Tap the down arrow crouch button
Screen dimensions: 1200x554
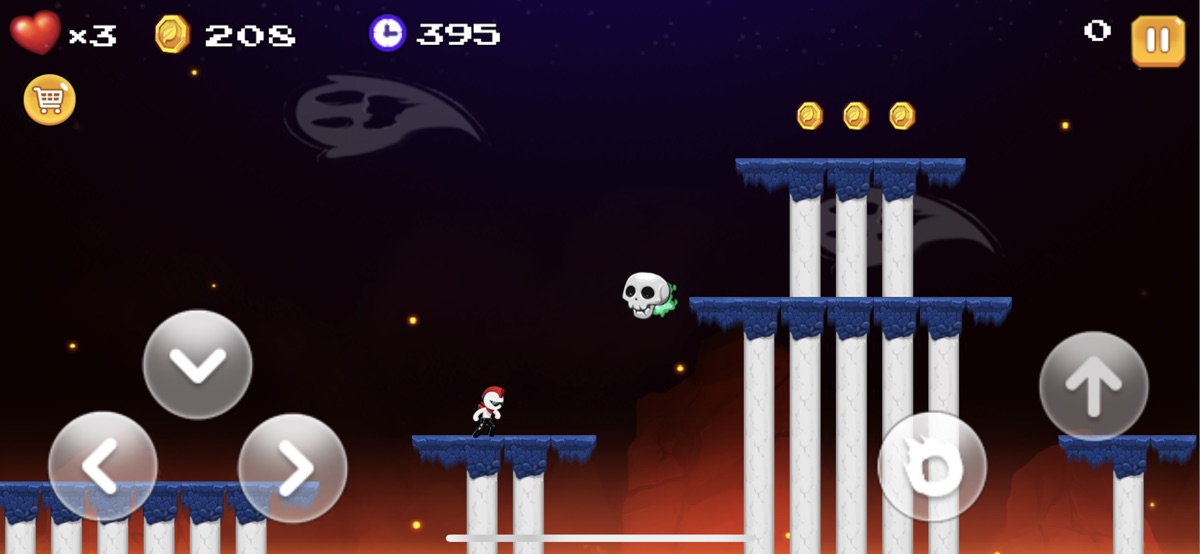198,364
